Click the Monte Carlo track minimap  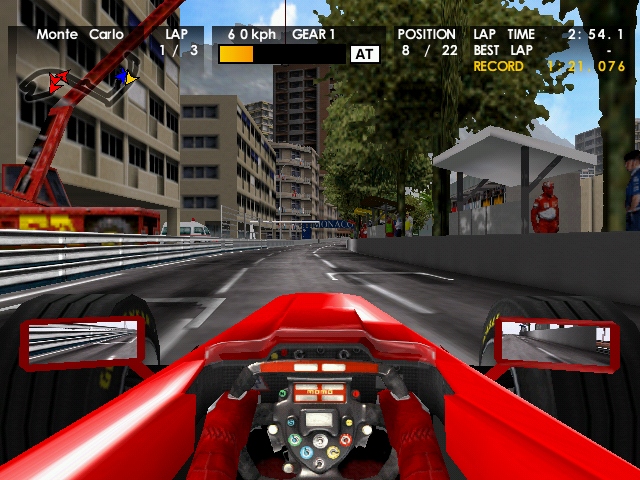coord(84,81)
